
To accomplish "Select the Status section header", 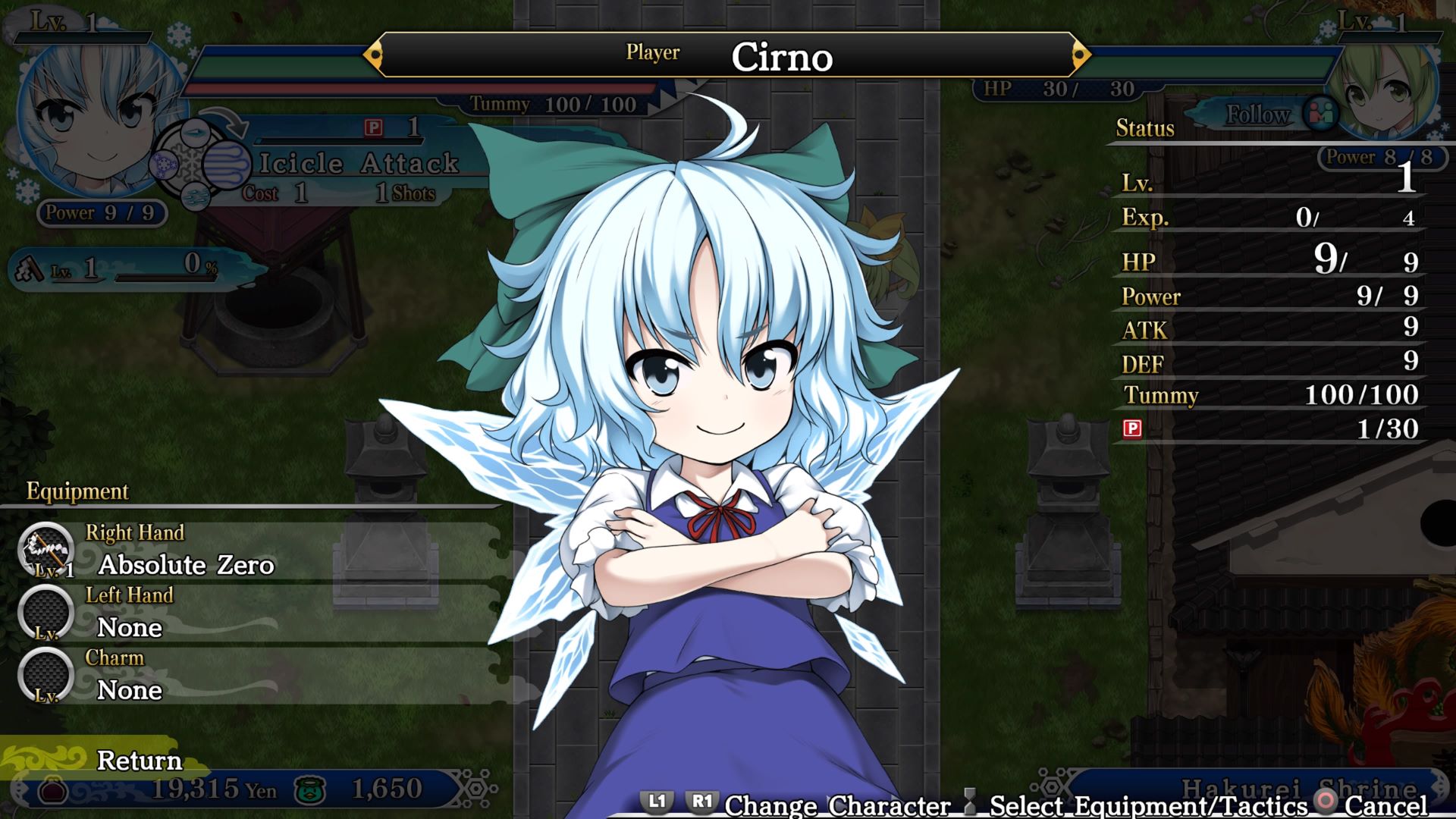I will [x=1144, y=128].
